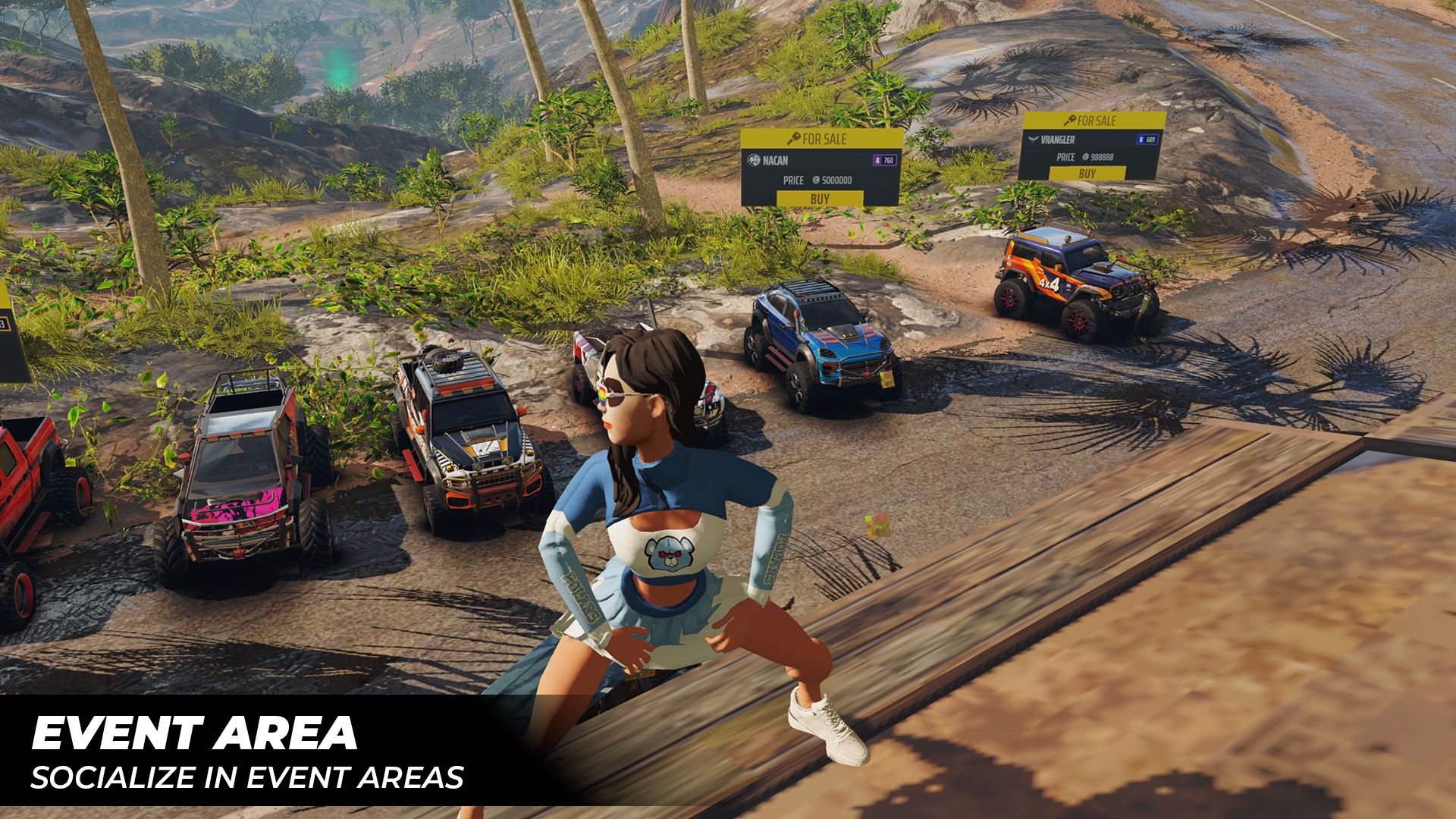Buy the Vrangler for sale
This screenshot has height=819, width=1456.
(1087, 174)
